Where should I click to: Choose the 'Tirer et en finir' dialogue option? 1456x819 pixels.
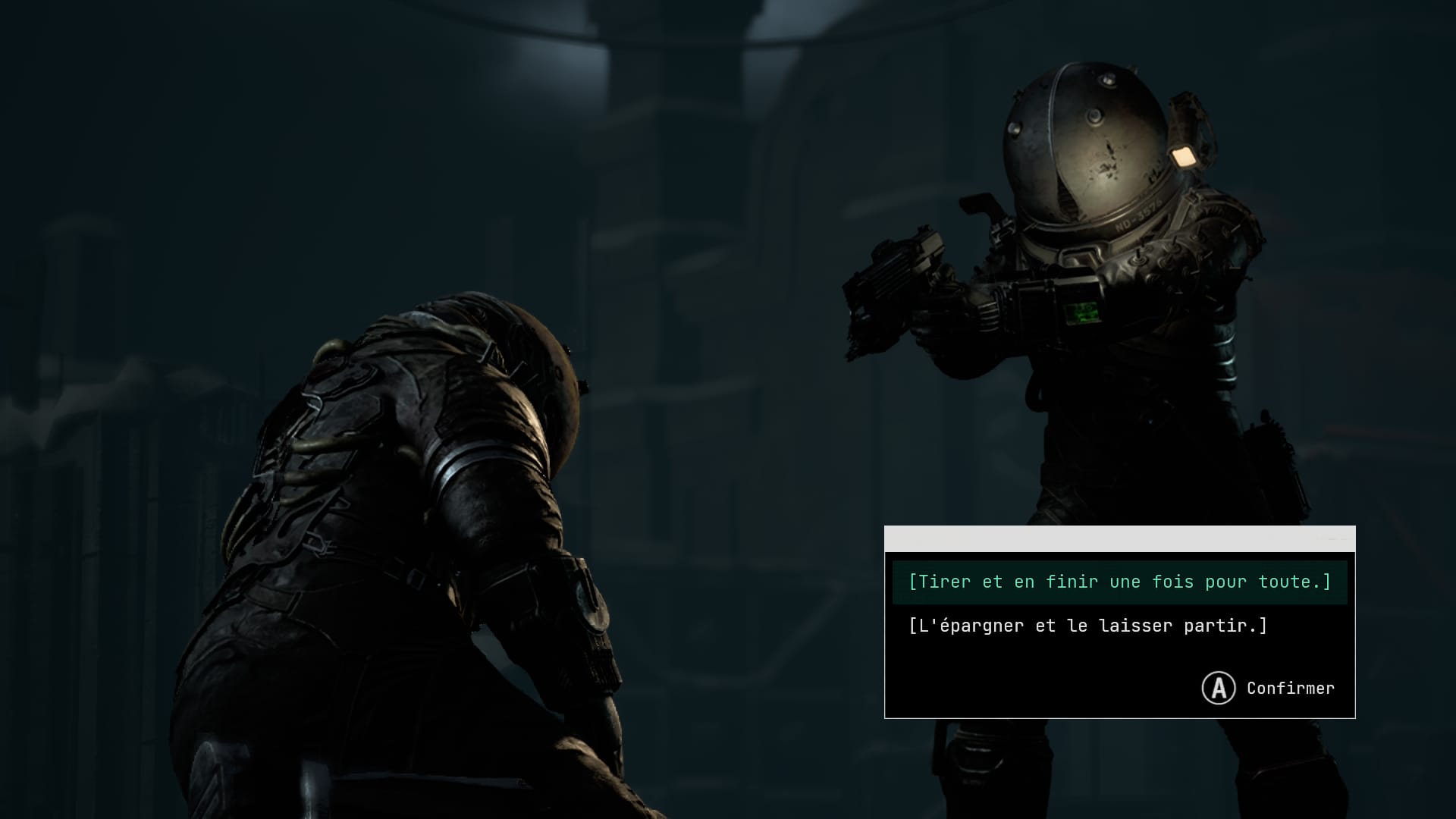pos(1119,582)
